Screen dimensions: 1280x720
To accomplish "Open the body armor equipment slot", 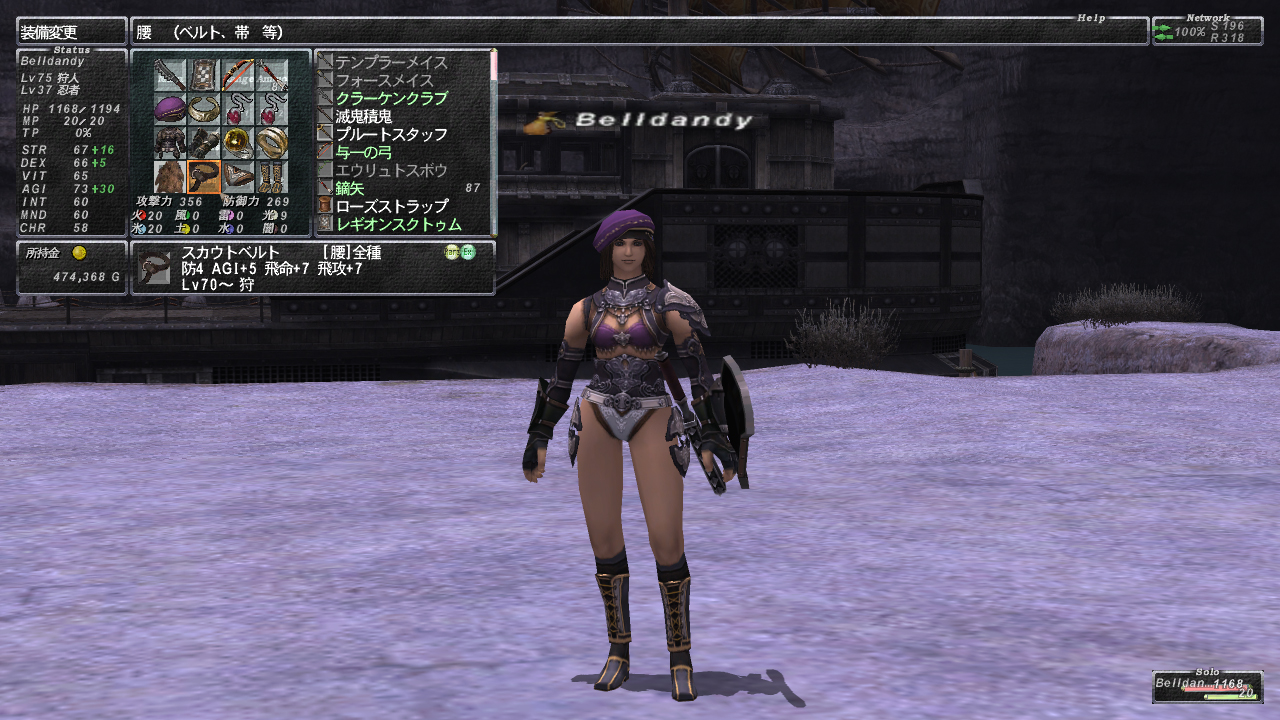I will tap(170, 143).
